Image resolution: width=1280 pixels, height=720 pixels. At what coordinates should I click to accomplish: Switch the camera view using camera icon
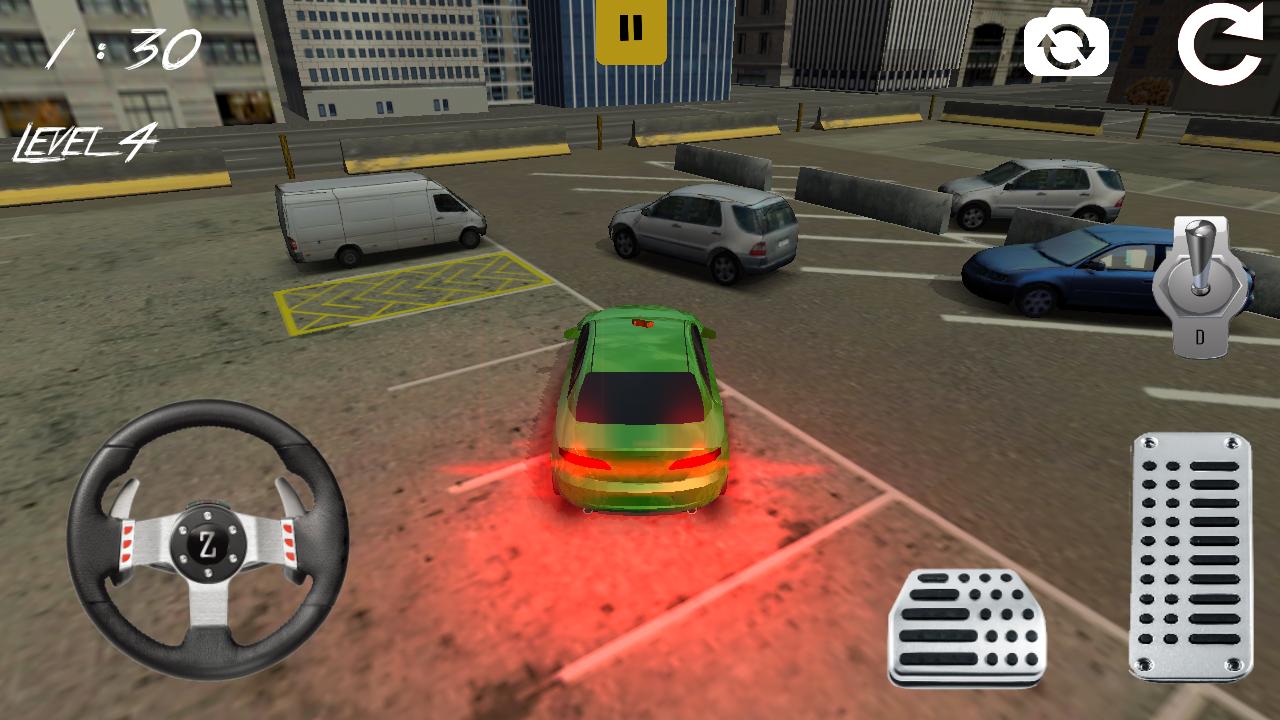point(1067,45)
